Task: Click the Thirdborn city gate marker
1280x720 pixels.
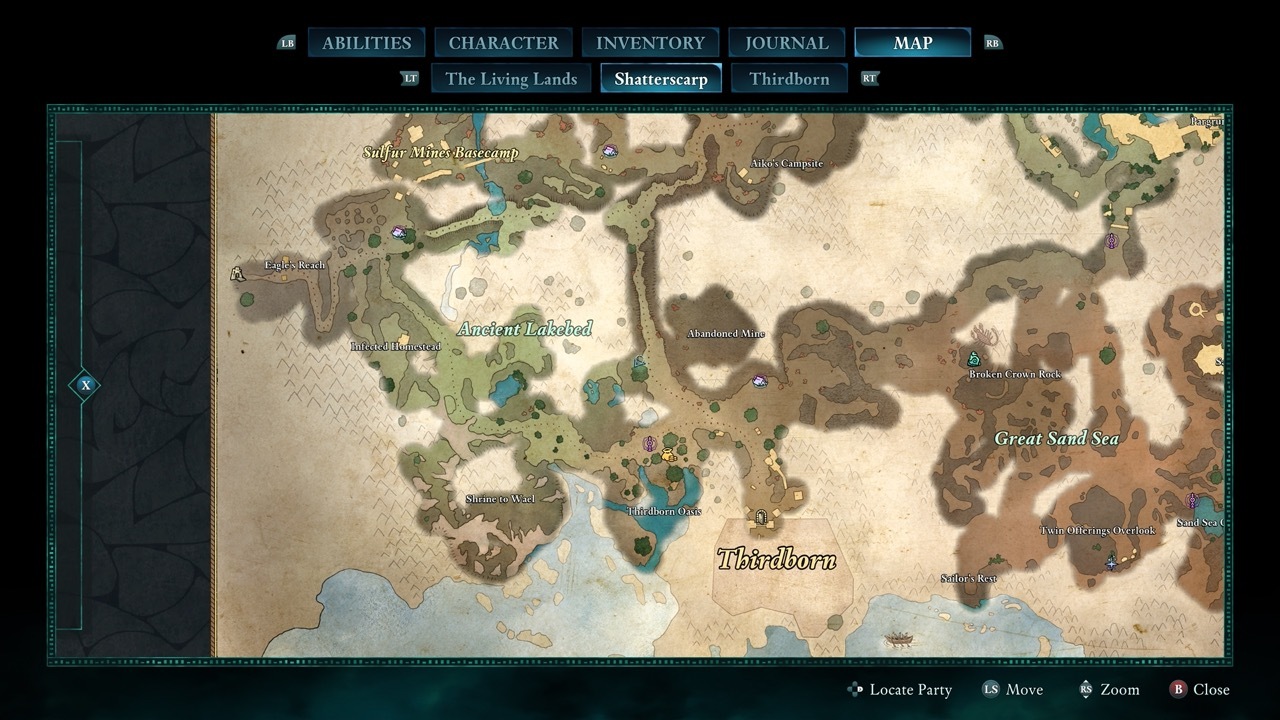Action: coord(761,518)
